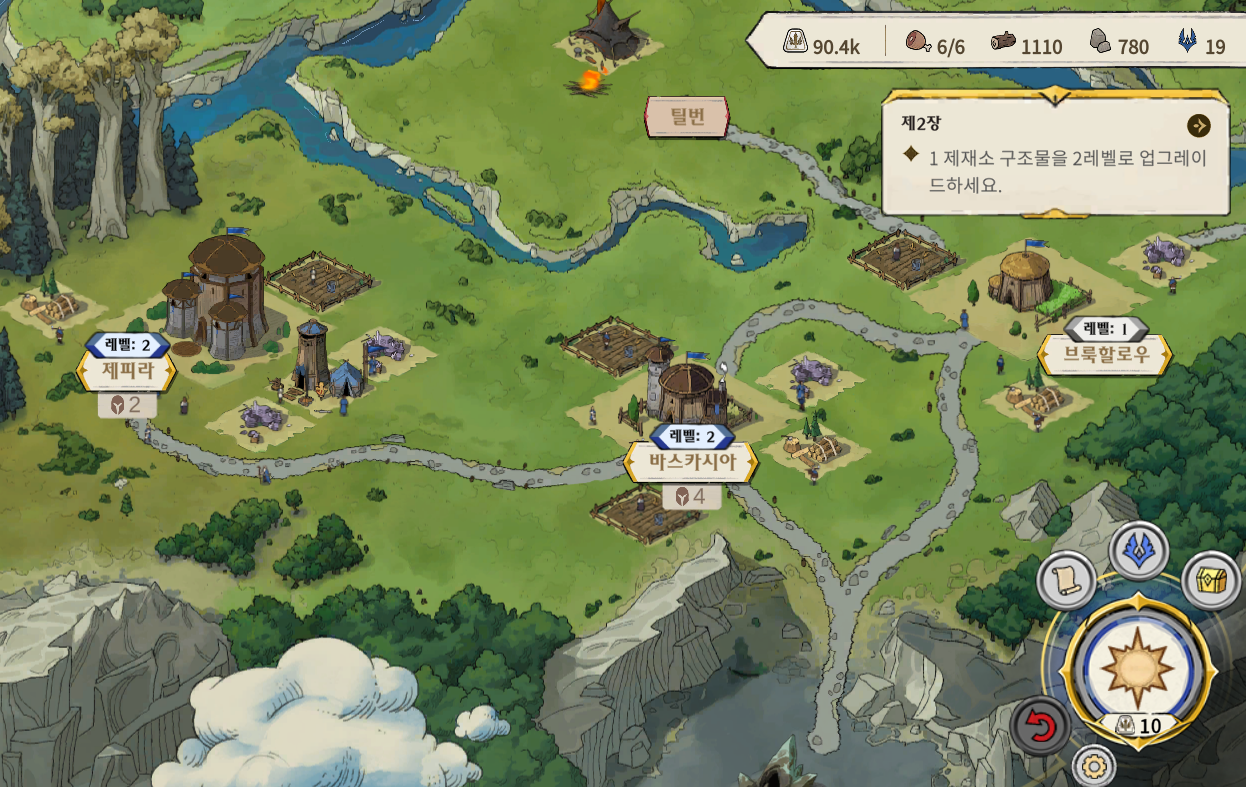Screen dimensions: 1246x787
Task: Select the 브룩할로우 town label
Action: [x=1105, y=354]
